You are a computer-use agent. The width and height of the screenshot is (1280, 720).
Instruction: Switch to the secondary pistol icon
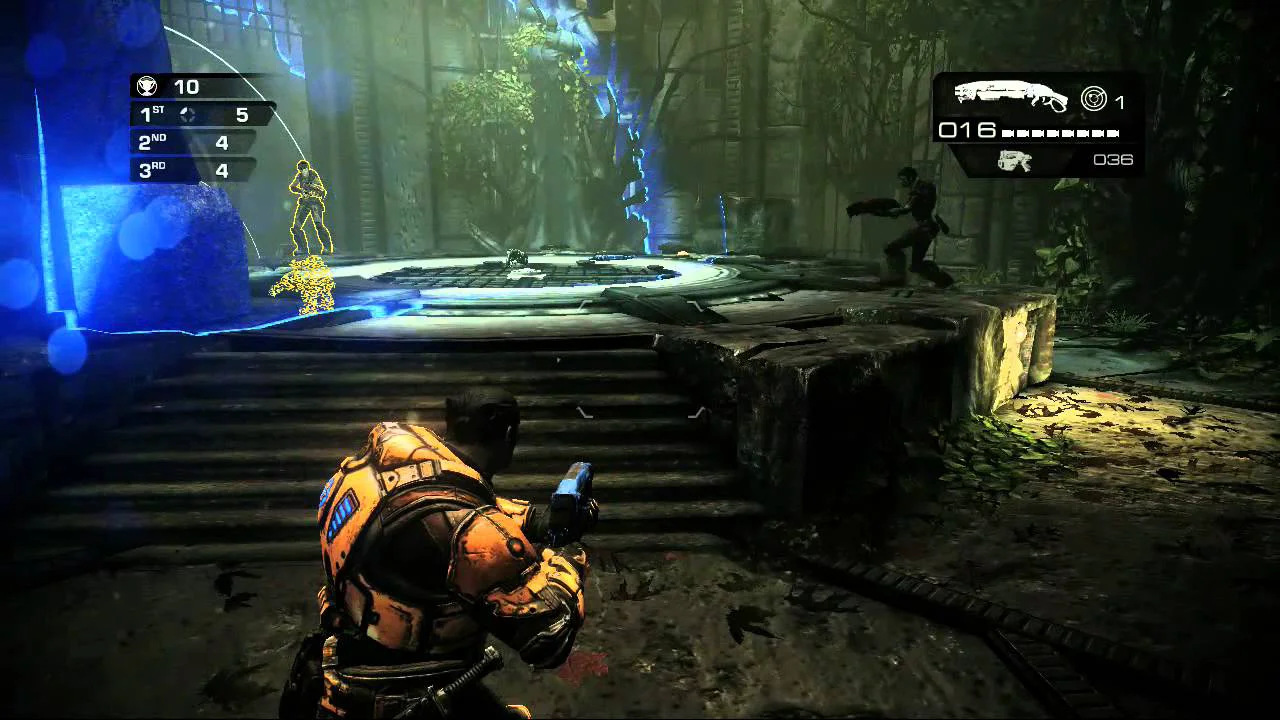pyautogui.click(x=1014, y=160)
